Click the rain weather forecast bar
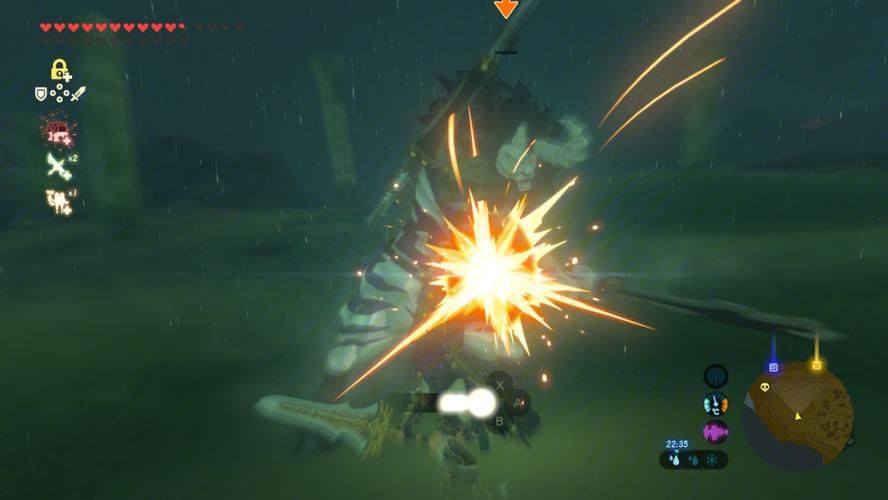The image size is (888, 500). point(693,460)
